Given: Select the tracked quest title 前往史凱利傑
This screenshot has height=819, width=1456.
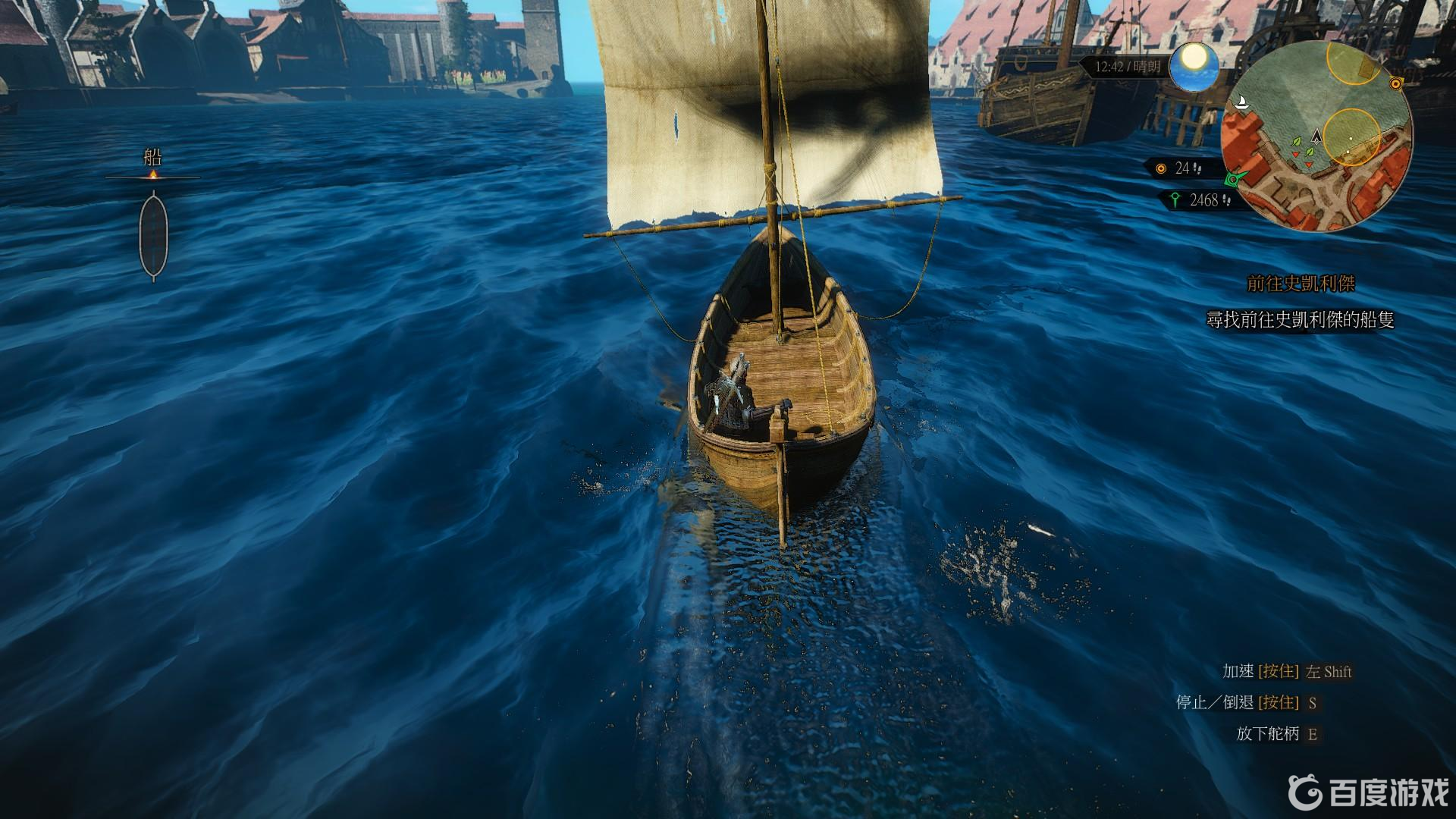Looking at the screenshot, I should pos(1301,284).
